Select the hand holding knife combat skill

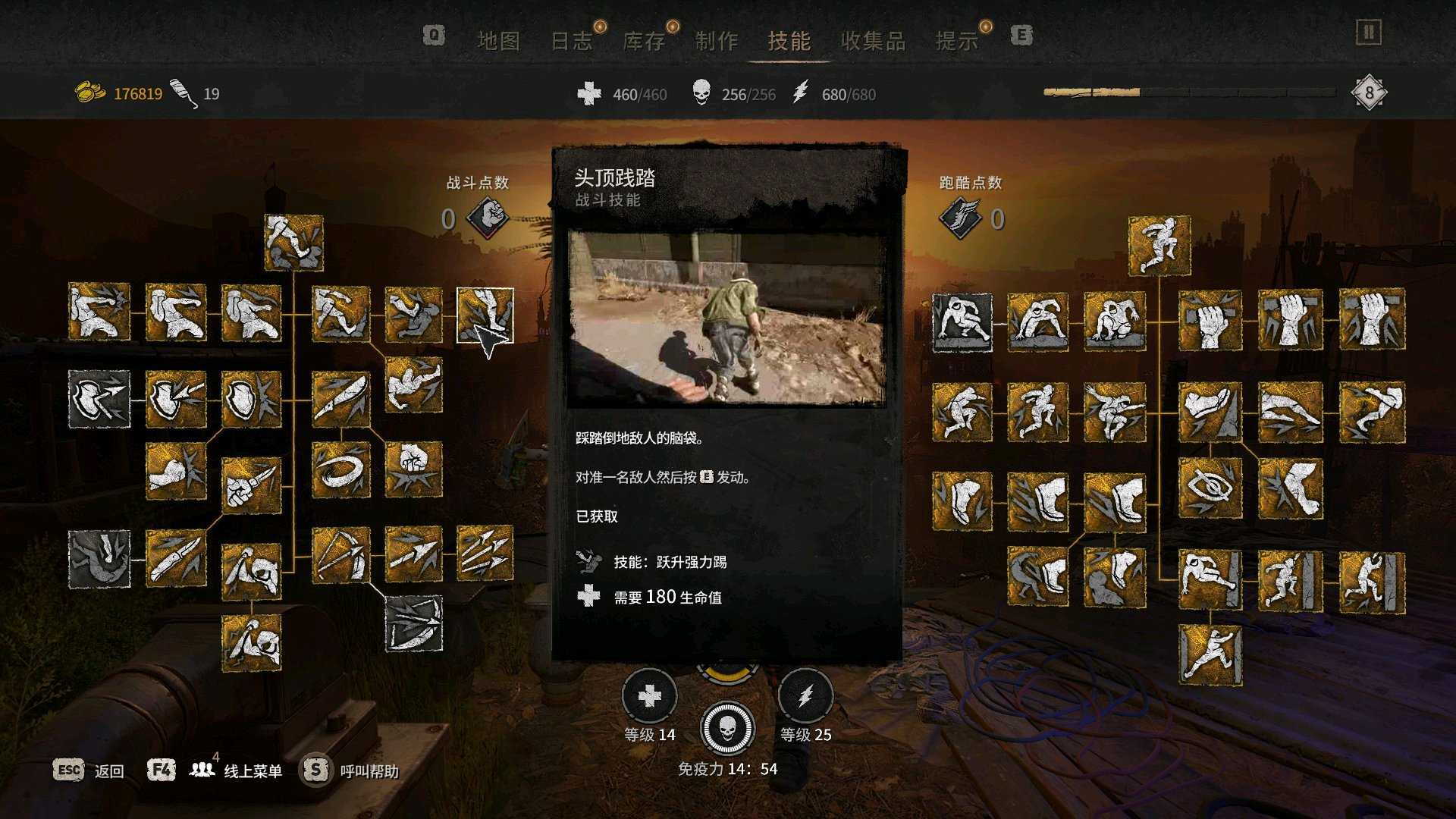click(x=251, y=485)
